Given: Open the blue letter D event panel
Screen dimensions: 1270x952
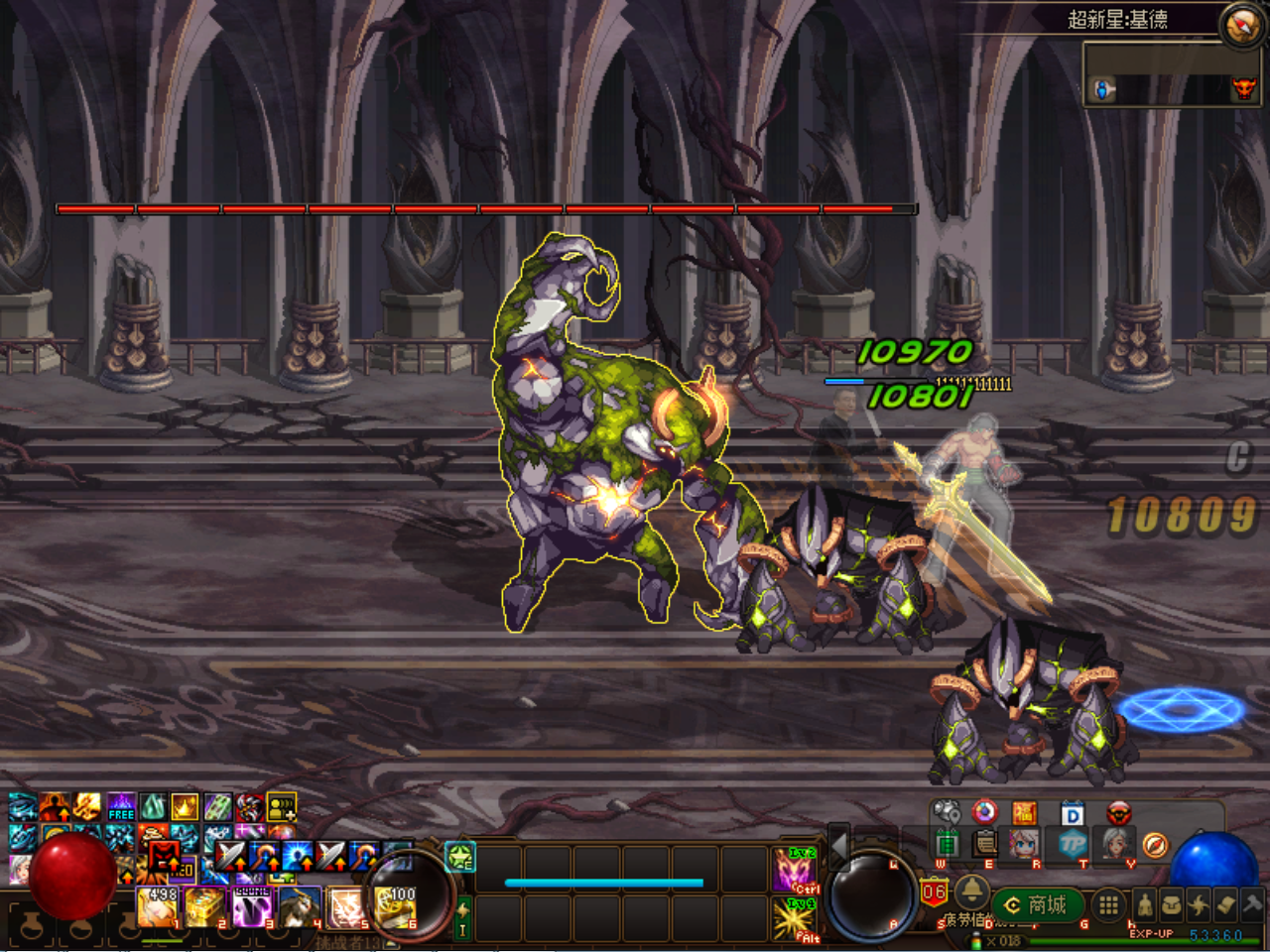Looking at the screenshot, I should click(1073, 813).
